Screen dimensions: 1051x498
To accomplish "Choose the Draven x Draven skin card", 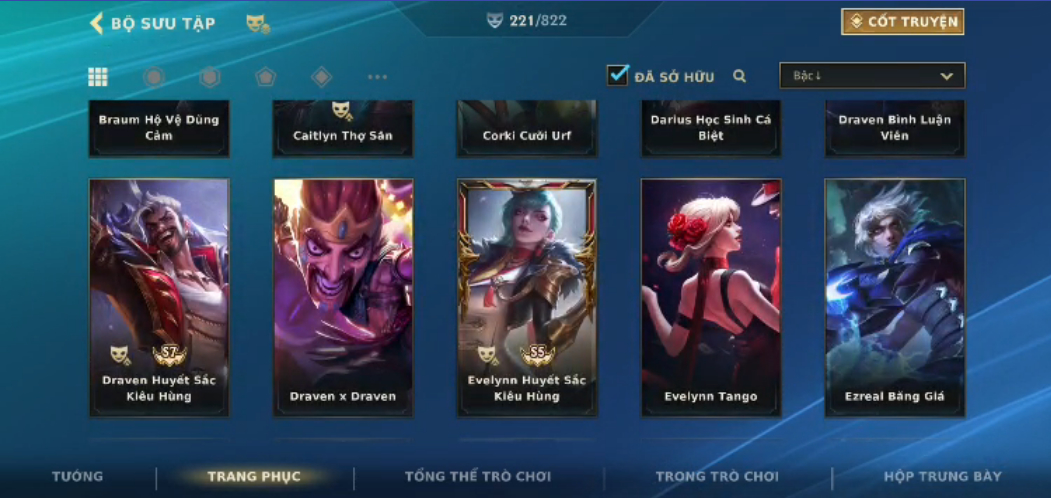I will click(x=343, y=297).
